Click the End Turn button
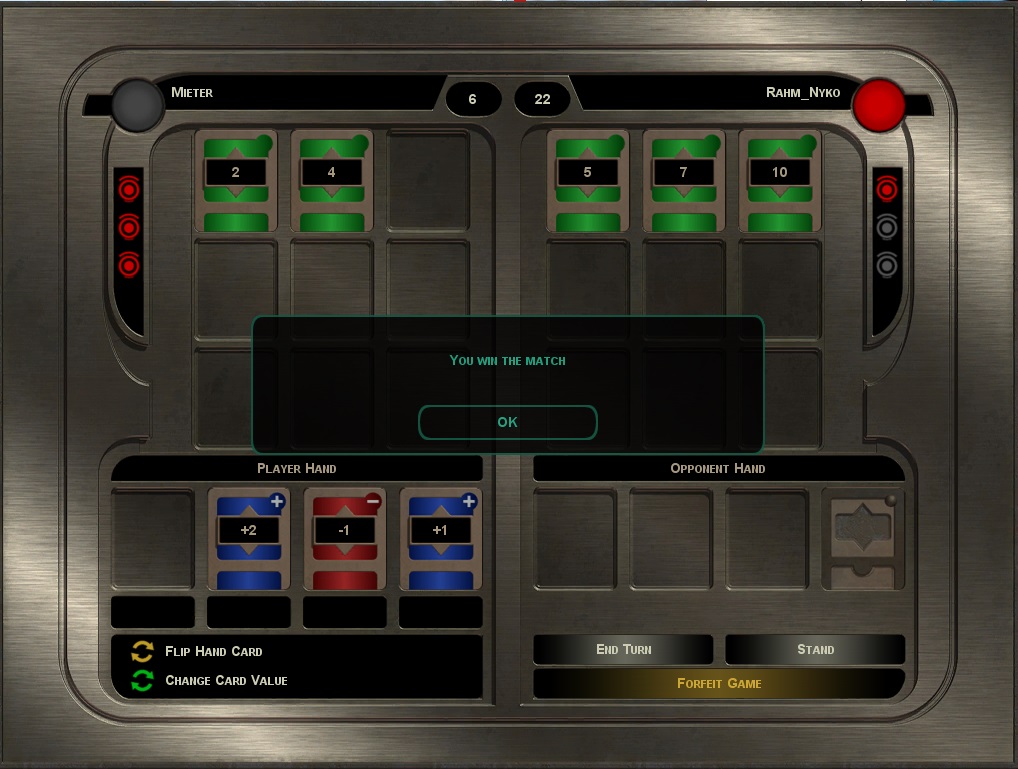The image size is (1018, 769). [623, 649]
